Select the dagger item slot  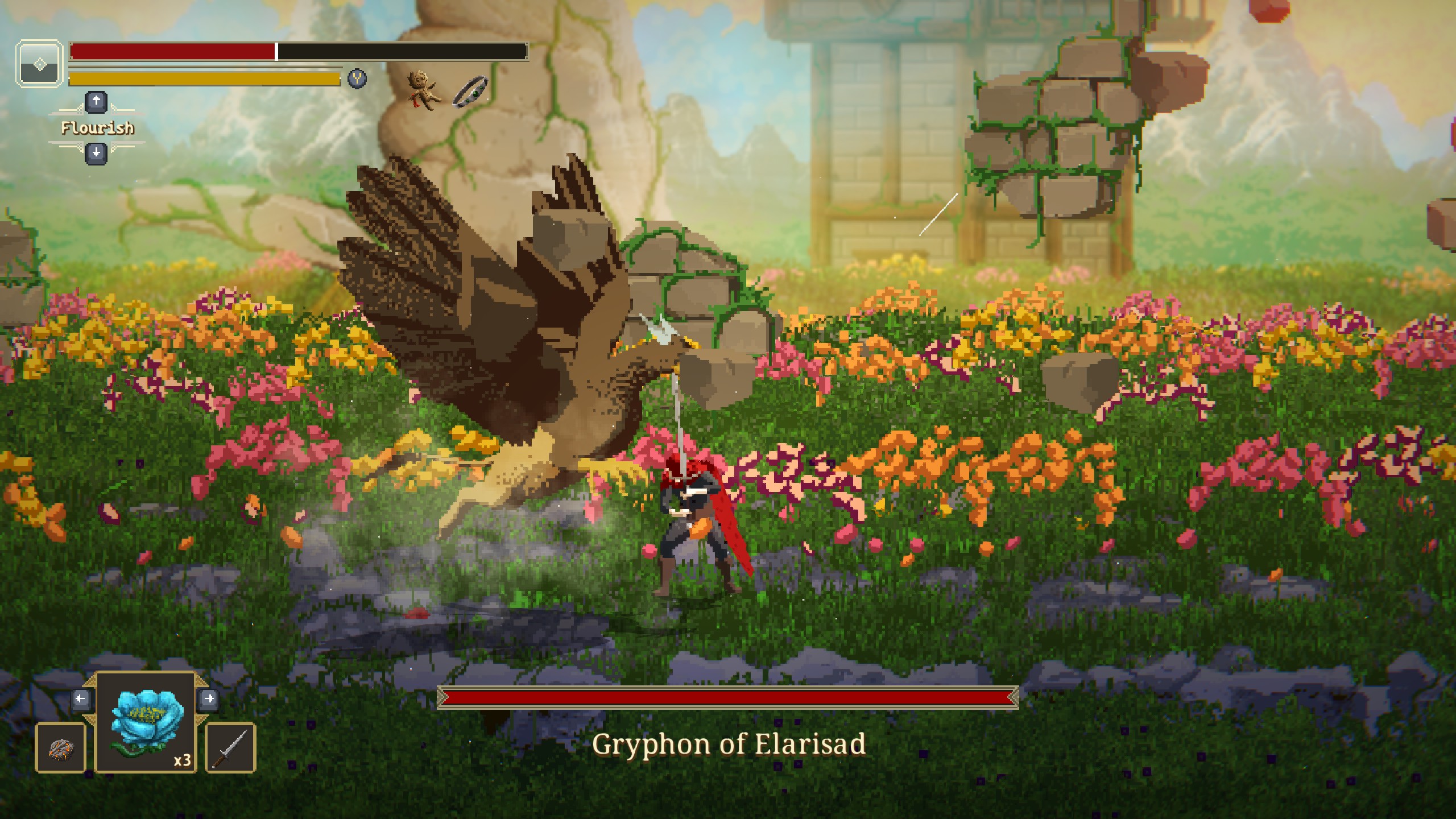pyautogui.click(x=230, y=748)
